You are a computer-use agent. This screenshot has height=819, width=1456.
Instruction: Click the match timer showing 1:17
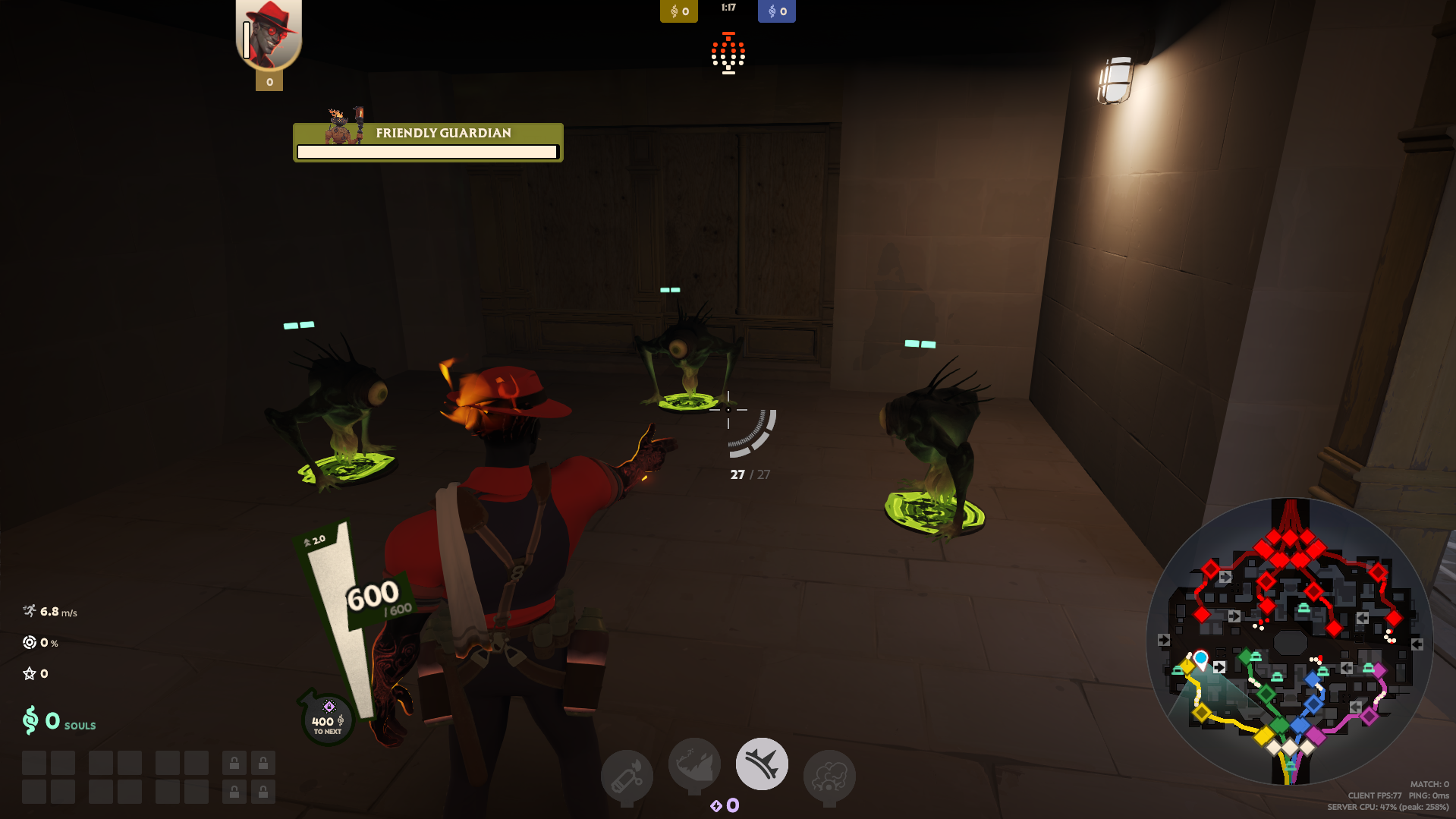728,8
